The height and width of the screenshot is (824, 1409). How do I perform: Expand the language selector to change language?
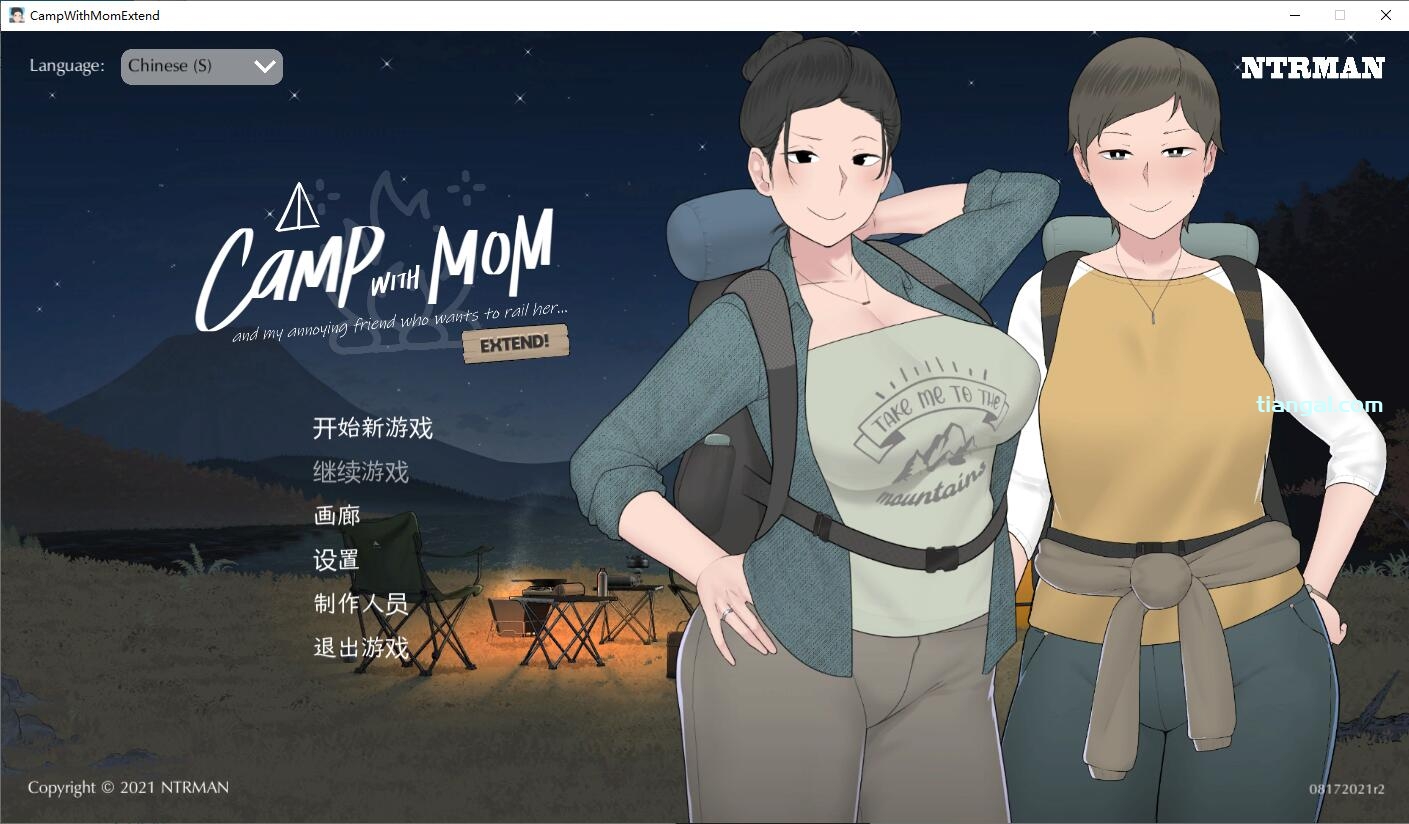[200, 66]
